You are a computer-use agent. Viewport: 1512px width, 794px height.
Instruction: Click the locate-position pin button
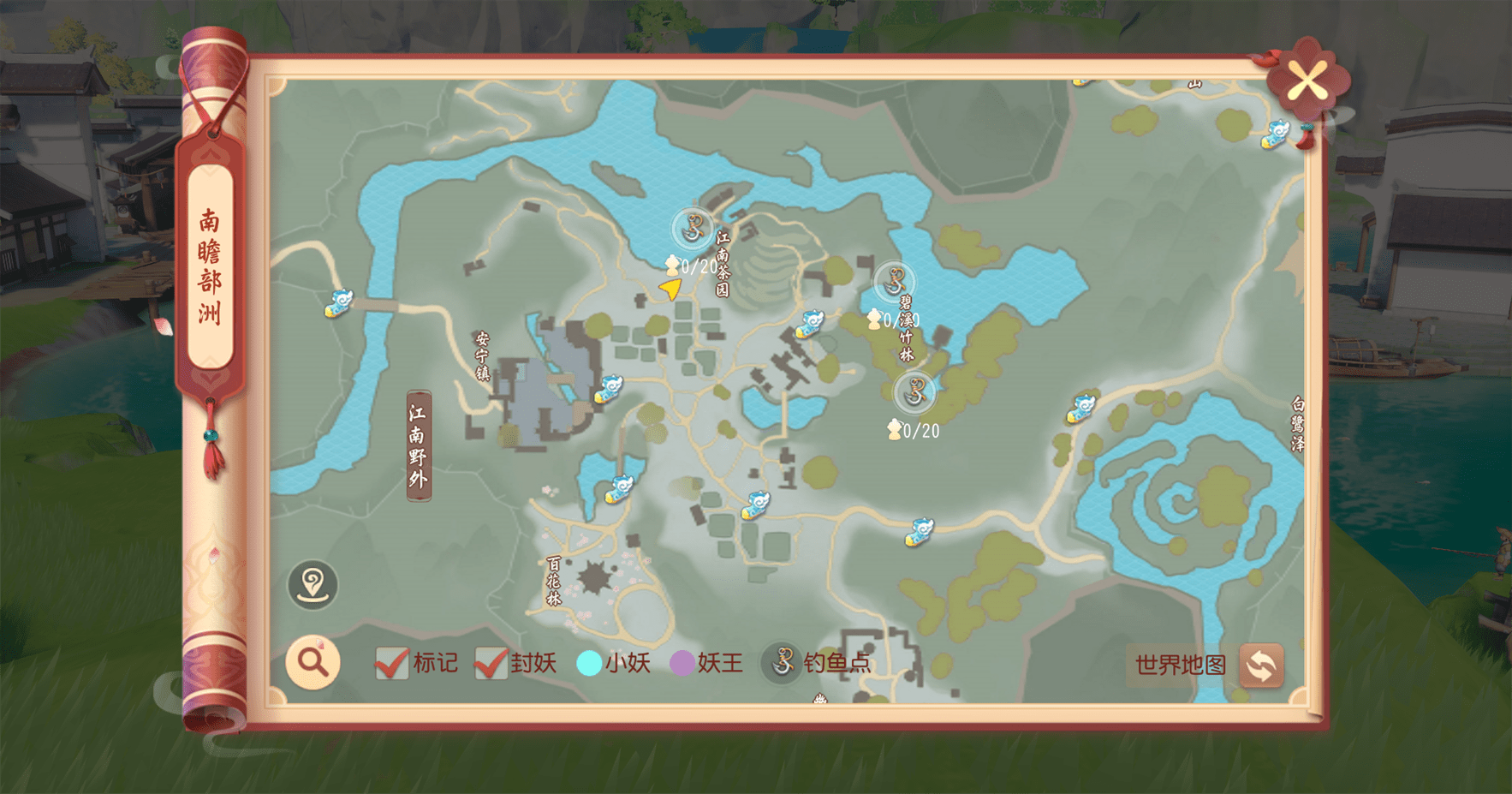coord(313,585)
